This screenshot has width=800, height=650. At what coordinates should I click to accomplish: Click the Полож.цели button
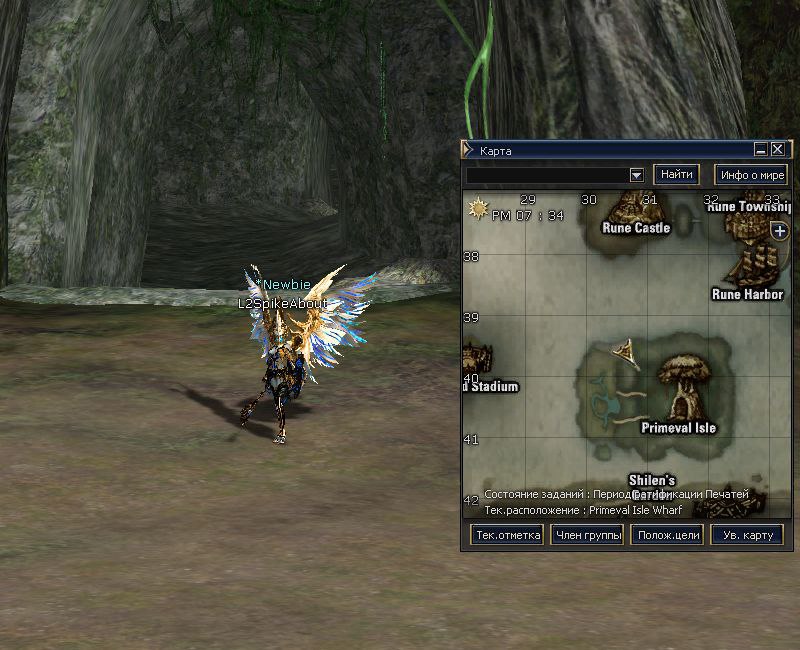[667, 535]
